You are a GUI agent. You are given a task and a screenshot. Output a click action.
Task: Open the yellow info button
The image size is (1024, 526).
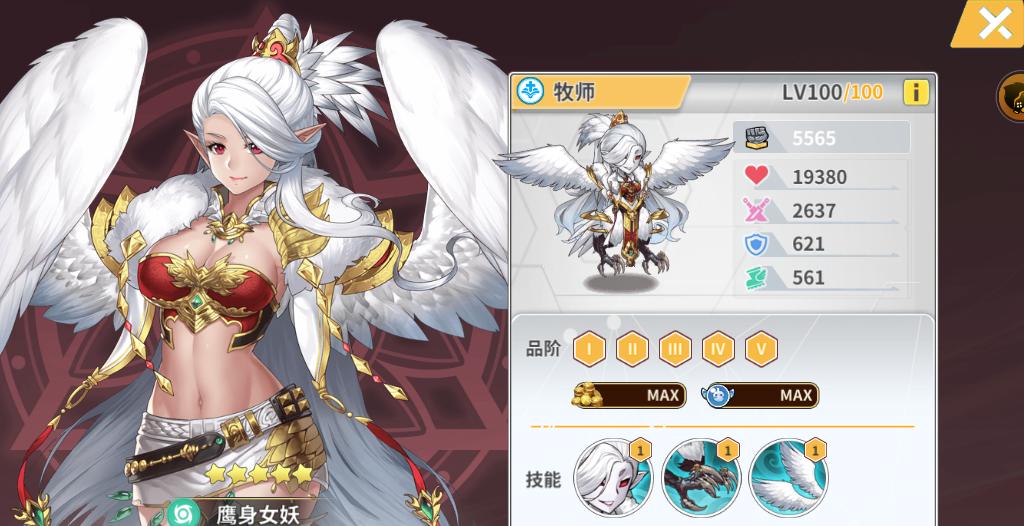(x=915, y=93)
